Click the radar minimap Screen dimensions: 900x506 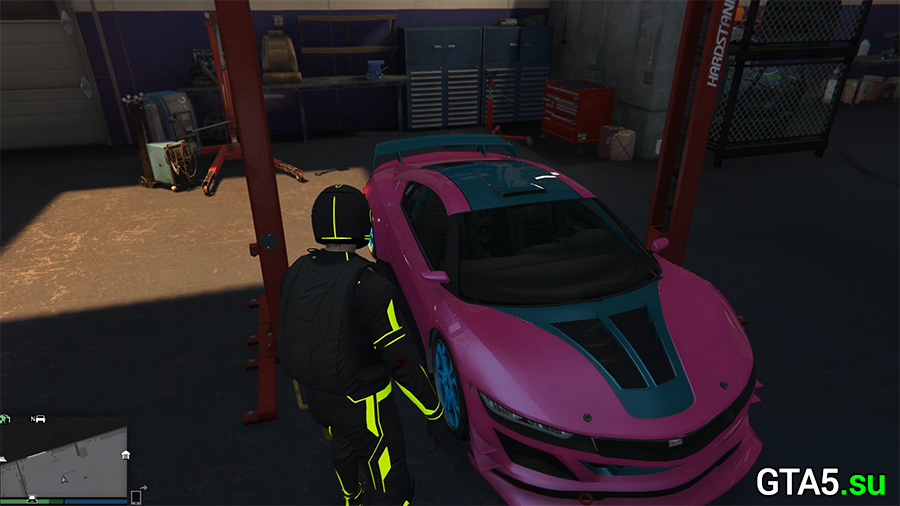[x=64, y=458]
